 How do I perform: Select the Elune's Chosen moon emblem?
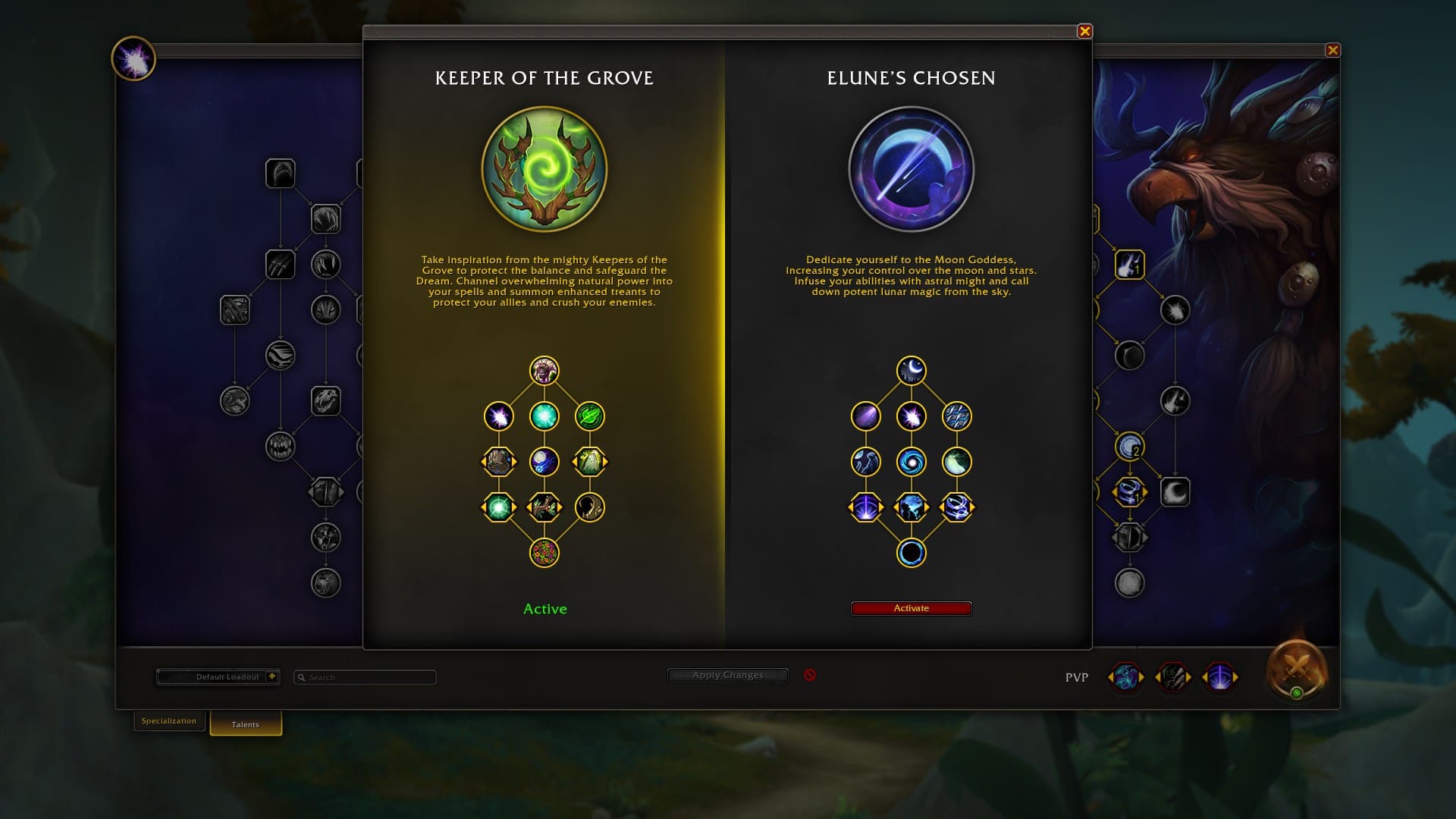(911, 168)
